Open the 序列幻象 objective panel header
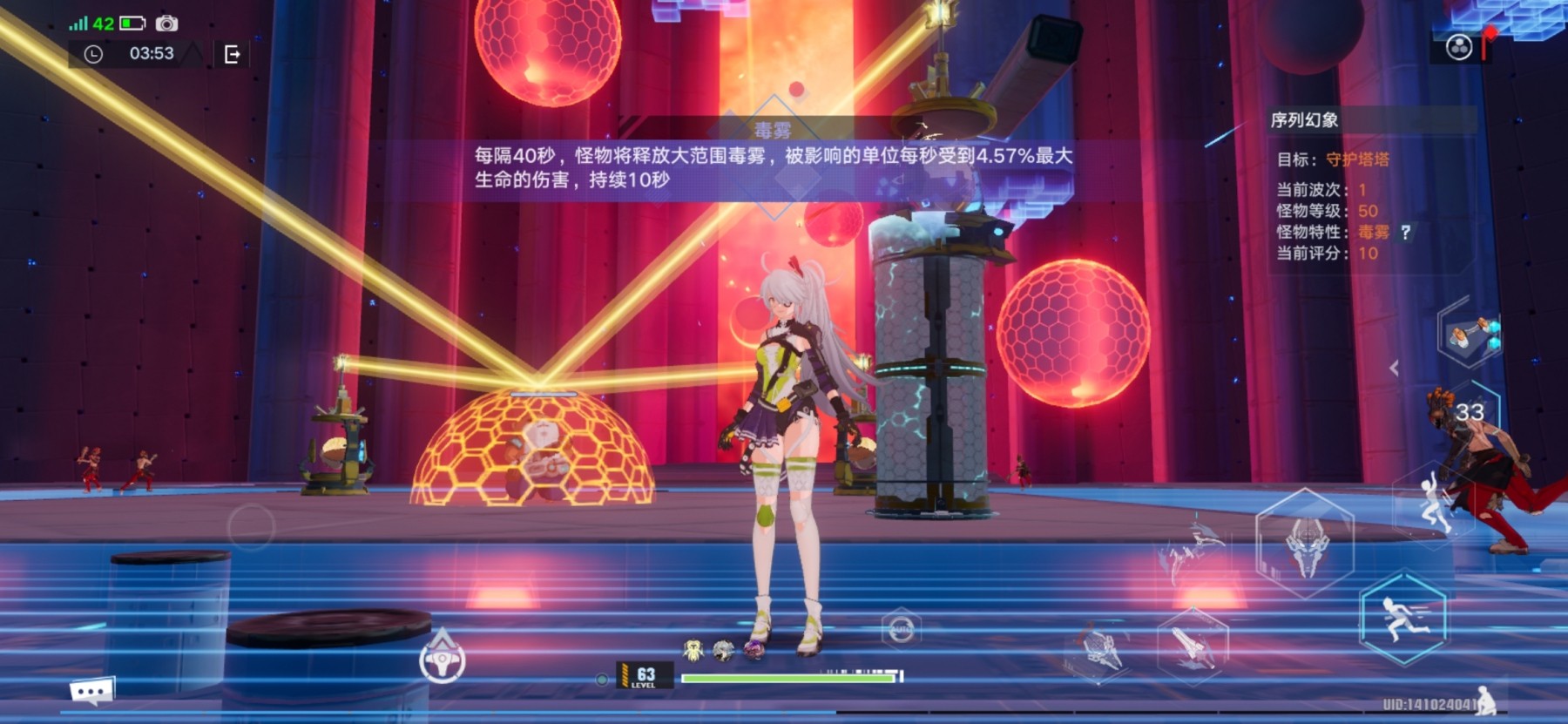 click(x=1304, y=120)
